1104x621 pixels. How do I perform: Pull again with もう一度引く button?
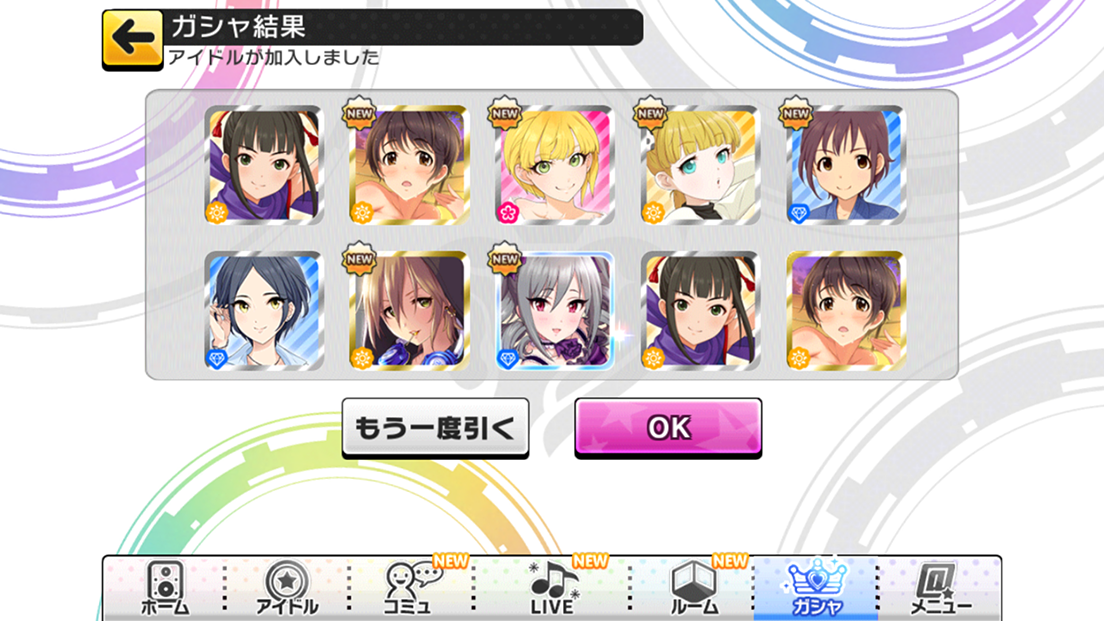point(435,428)
